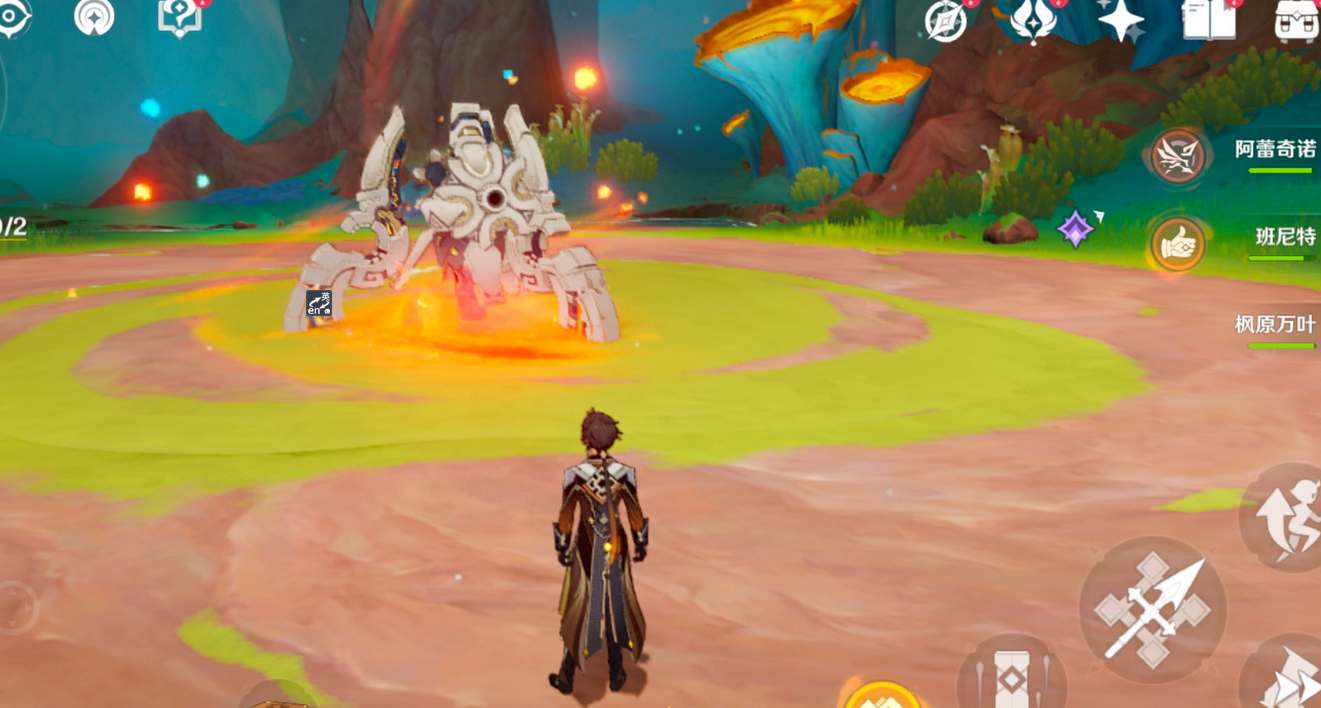Viewport: 1321px width, 708px height.
Task: Toggle the eye-shaped elemental sight icon
Action: click(x=13, y=17)
